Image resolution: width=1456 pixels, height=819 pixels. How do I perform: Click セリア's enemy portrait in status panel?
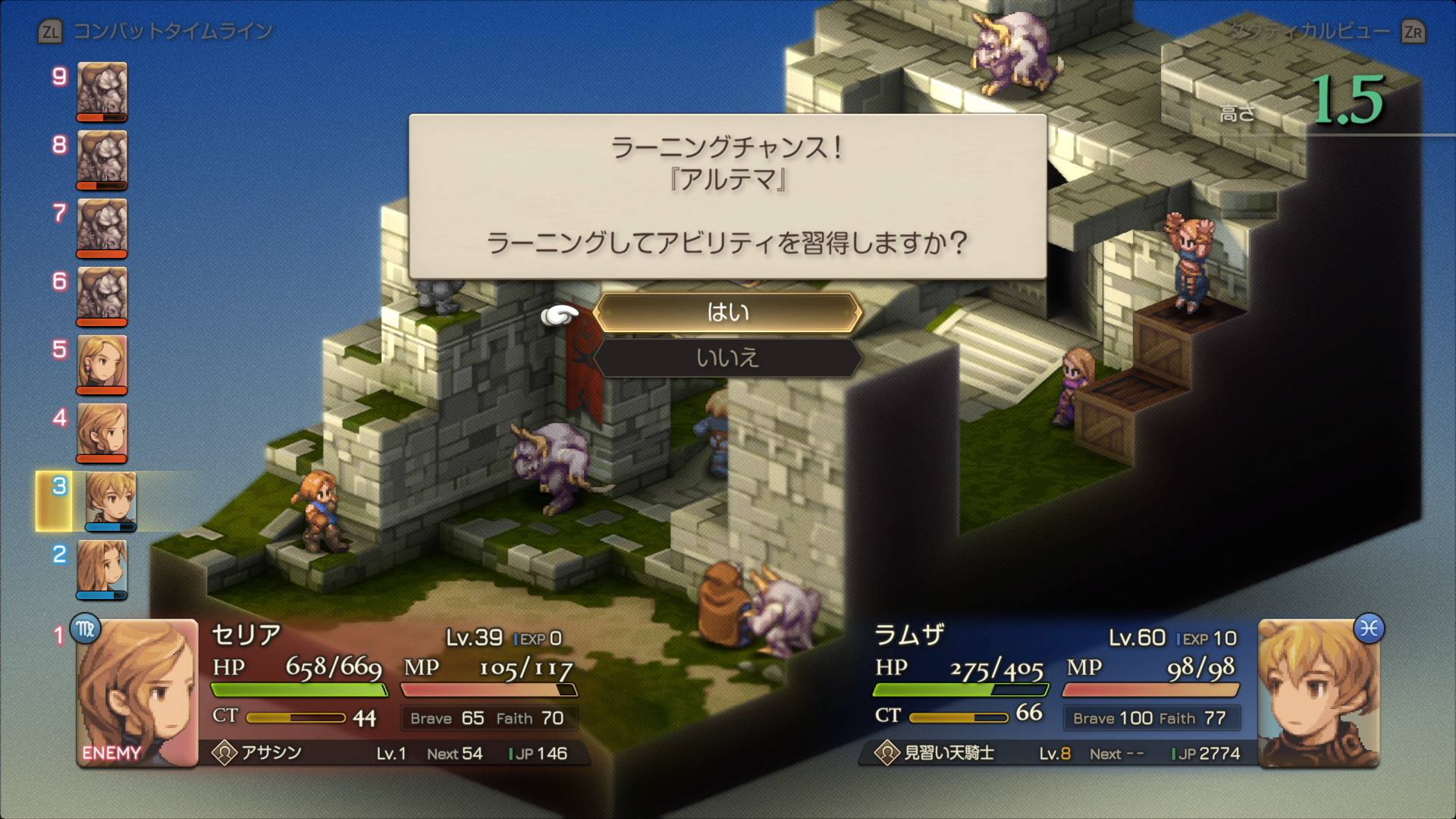(136, 693)
